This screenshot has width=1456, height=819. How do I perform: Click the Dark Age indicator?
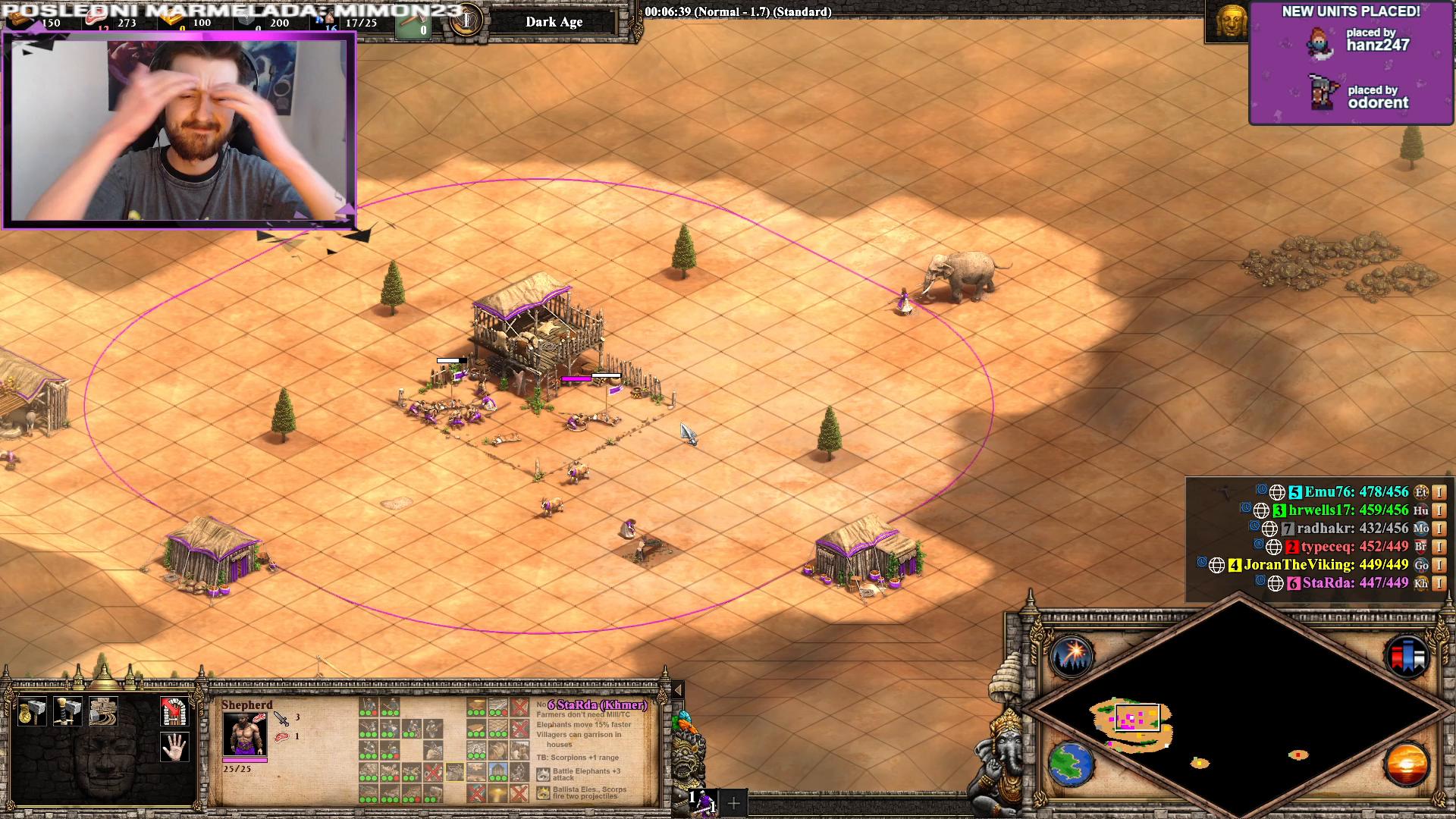554,22
